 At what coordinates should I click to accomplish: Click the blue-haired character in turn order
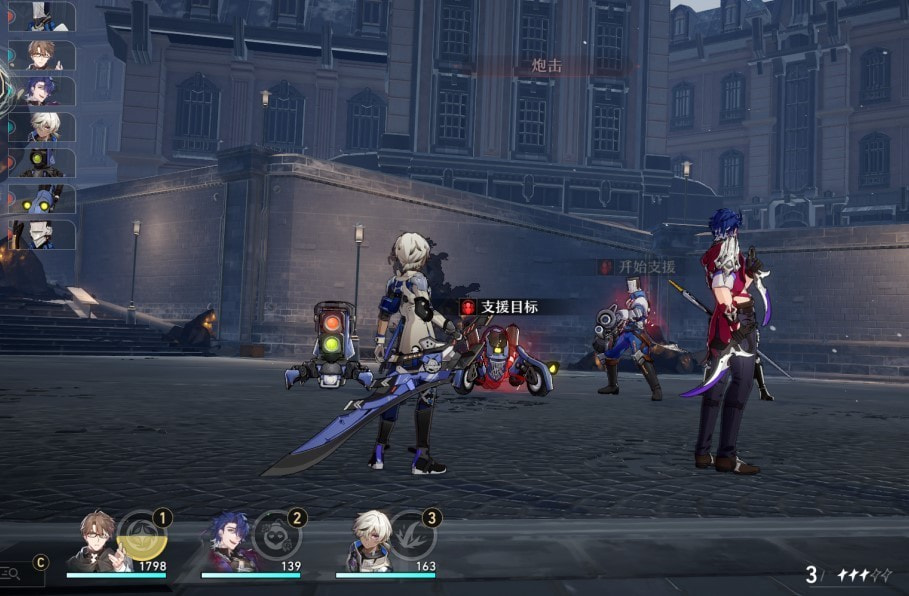44,91
